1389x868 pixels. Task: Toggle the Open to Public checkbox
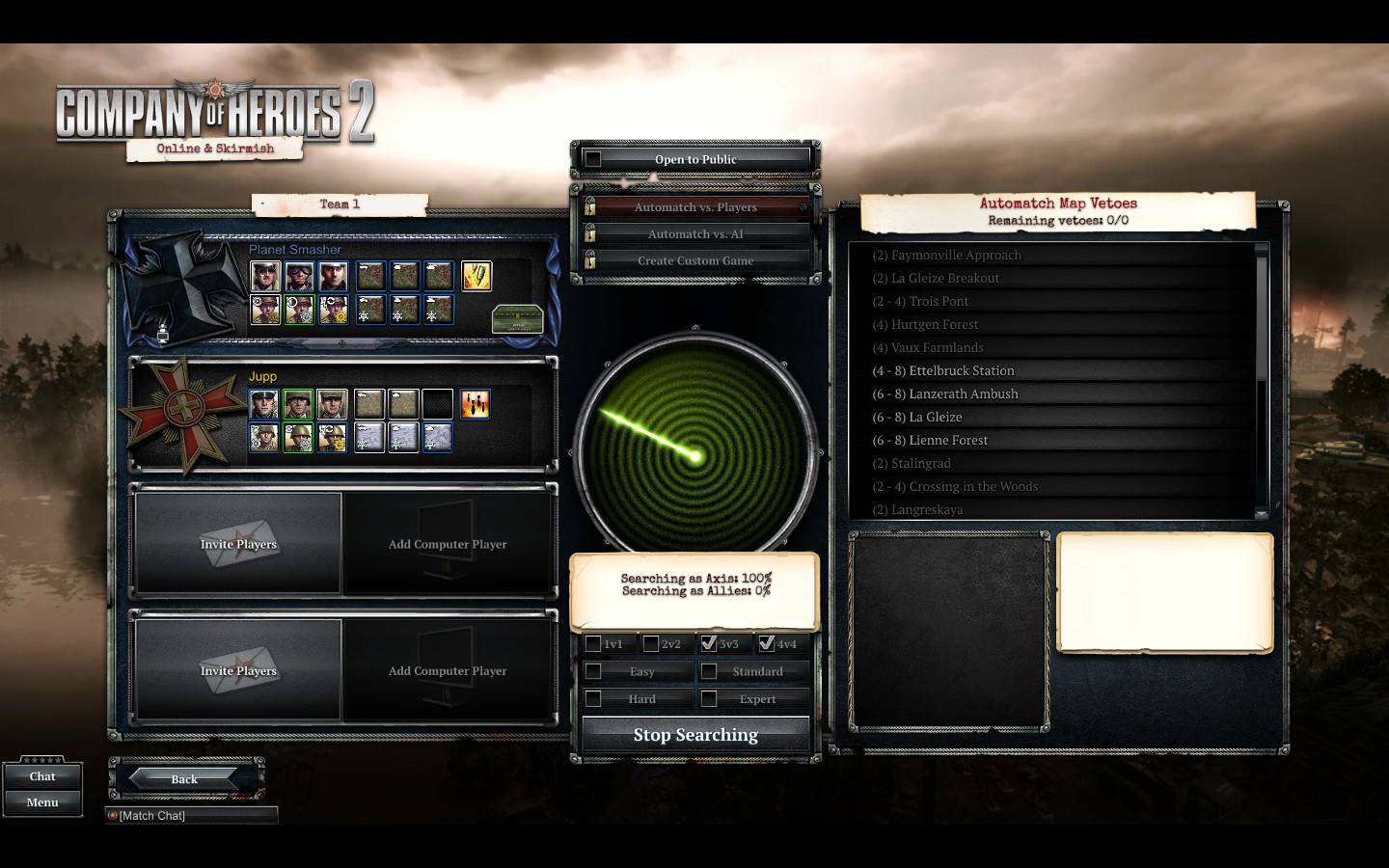coord(593,159)
